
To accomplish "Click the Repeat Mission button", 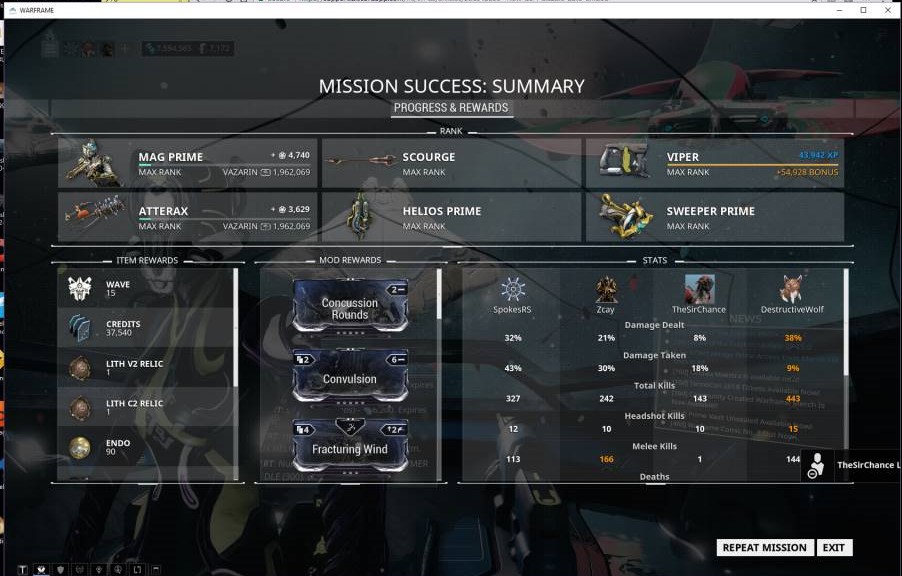I will tap(764, 548).
